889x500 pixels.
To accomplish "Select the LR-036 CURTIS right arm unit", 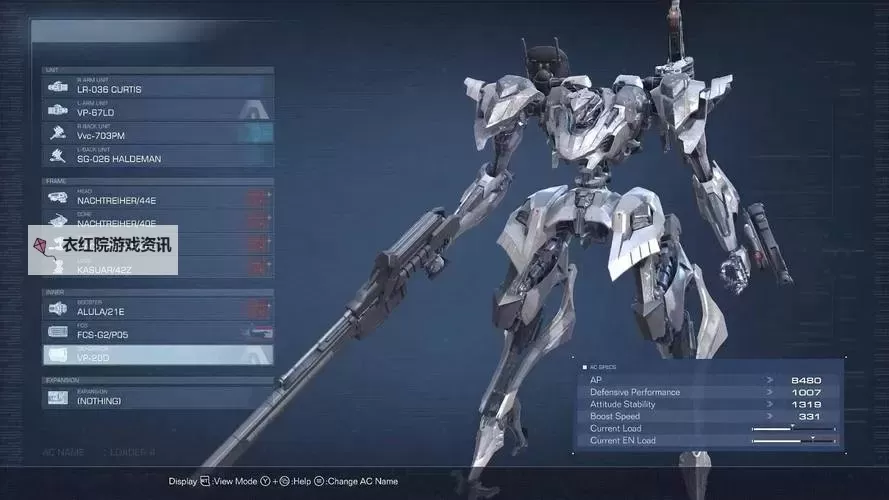I will point(158,87).
